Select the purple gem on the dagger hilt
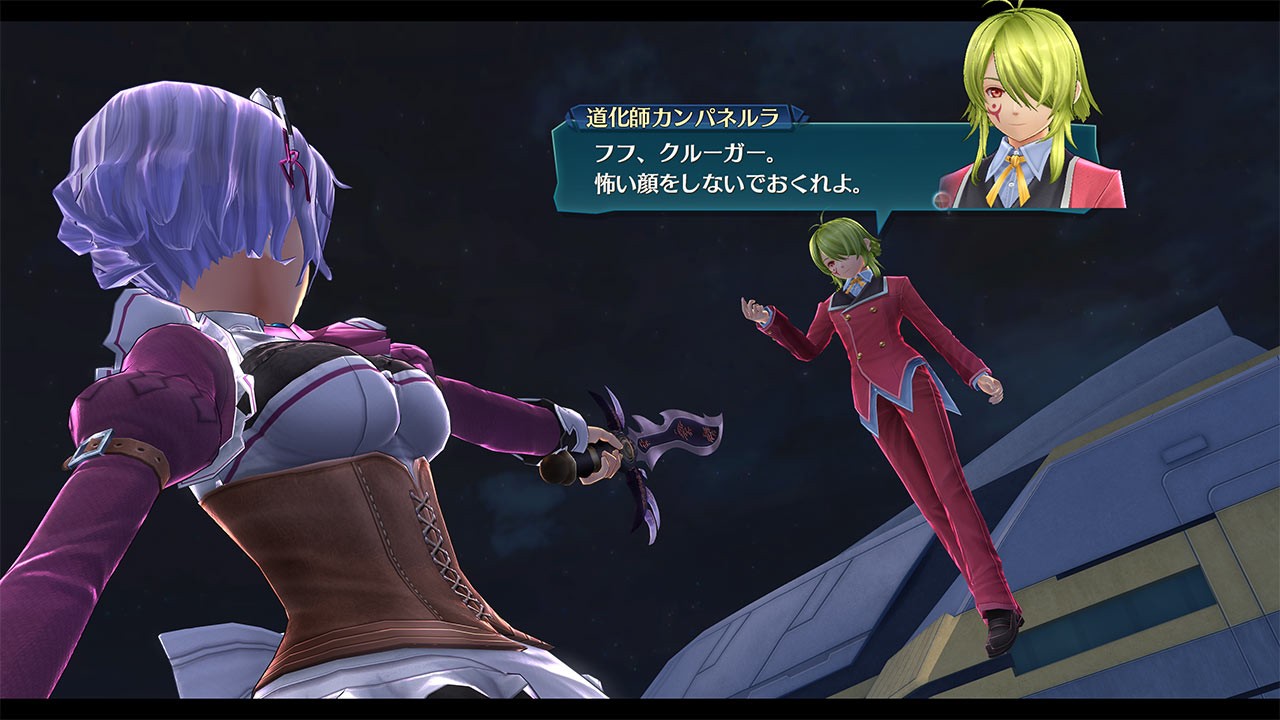This screenshot has height=720, width=1280. (628, 448)
